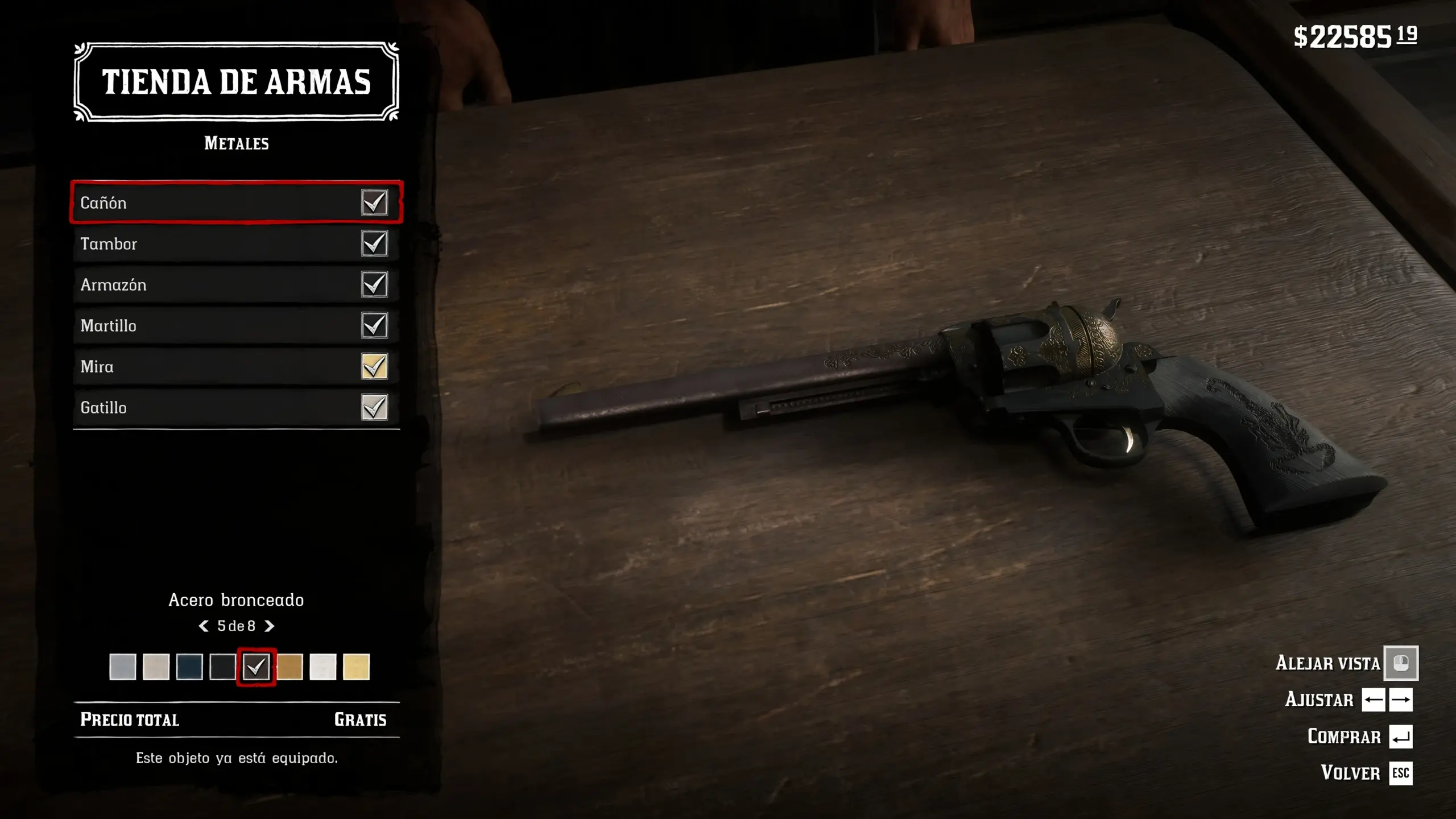Choose the Tambor entry
Screen dimensions: 1456x819
(236, 243)
